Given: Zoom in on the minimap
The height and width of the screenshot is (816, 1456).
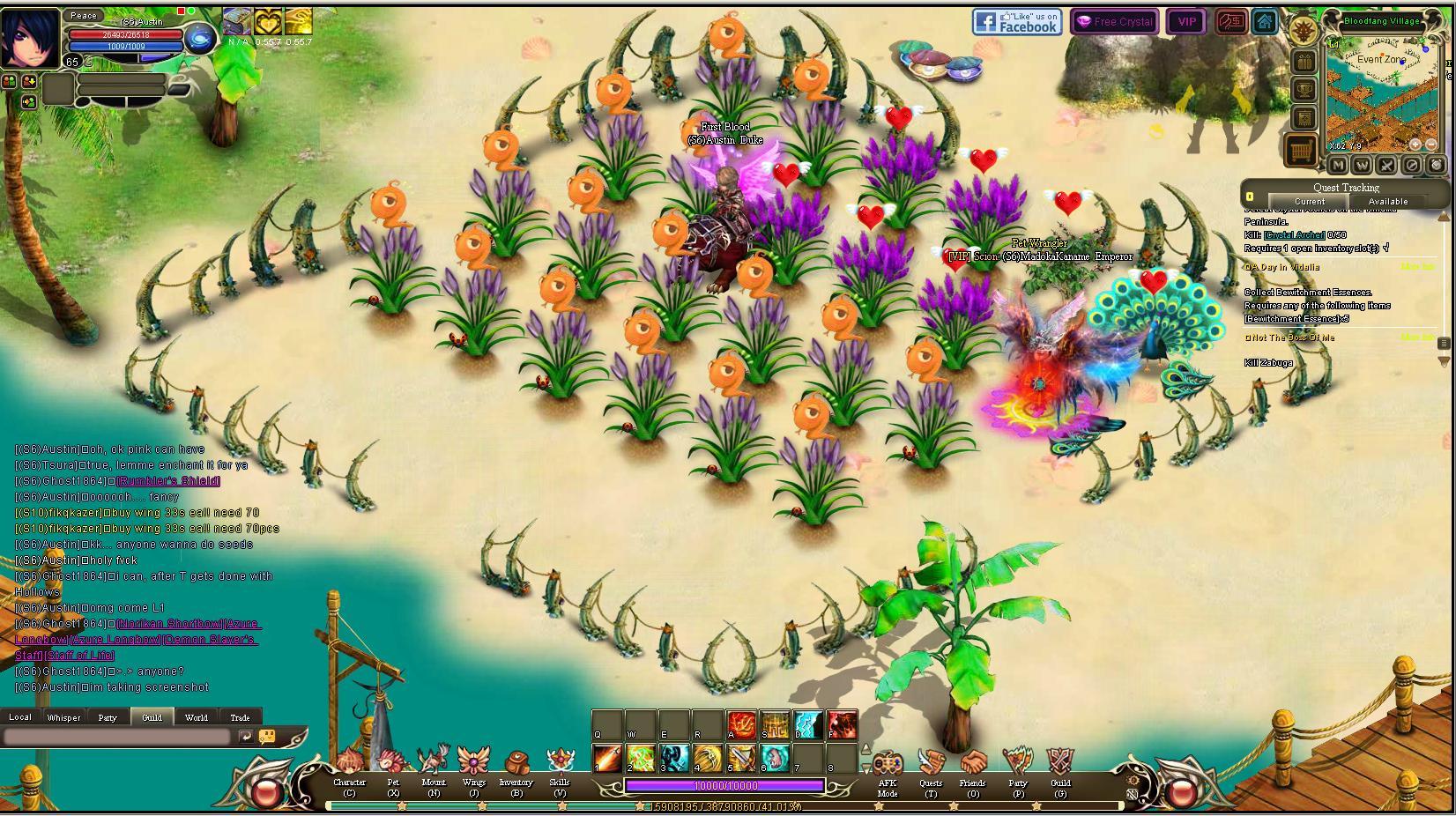Looking at the screenshot, I should coord(1415,145).
